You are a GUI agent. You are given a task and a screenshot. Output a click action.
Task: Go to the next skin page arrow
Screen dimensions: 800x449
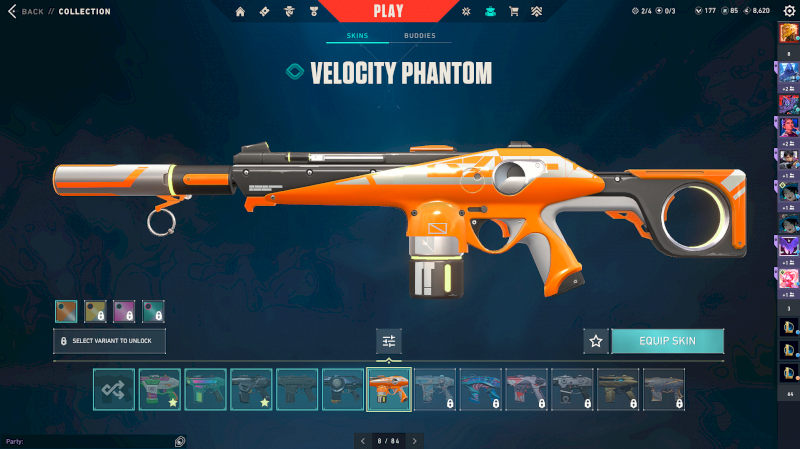click(415, 440)
